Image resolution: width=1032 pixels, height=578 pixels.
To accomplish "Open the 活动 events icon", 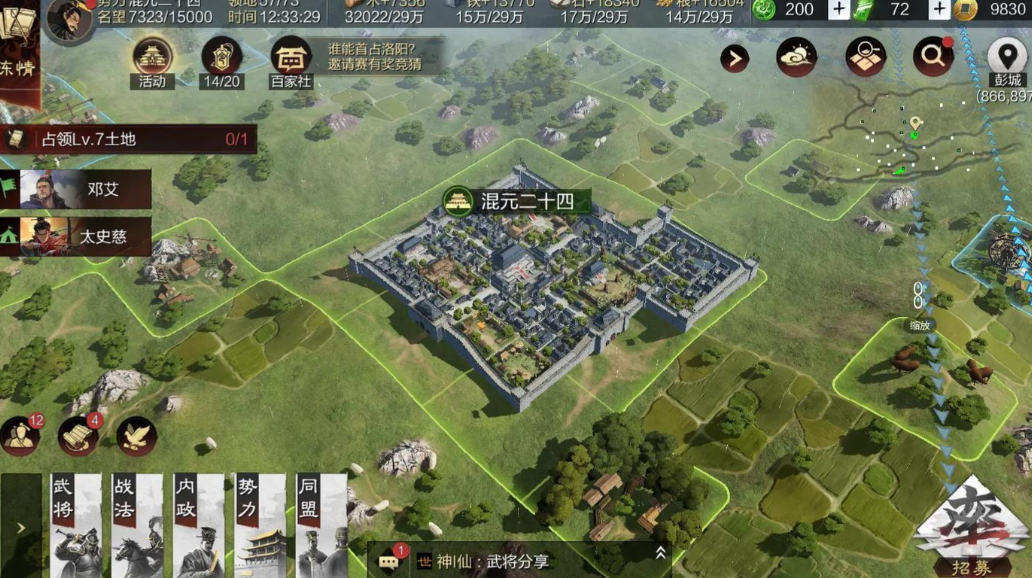I will 152,62.
